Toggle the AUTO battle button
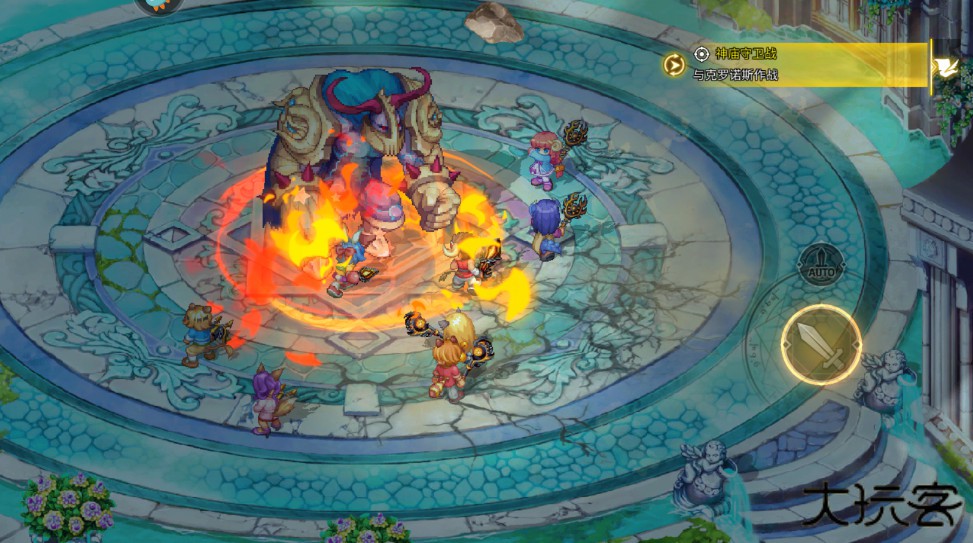 [x=820, y=264]
